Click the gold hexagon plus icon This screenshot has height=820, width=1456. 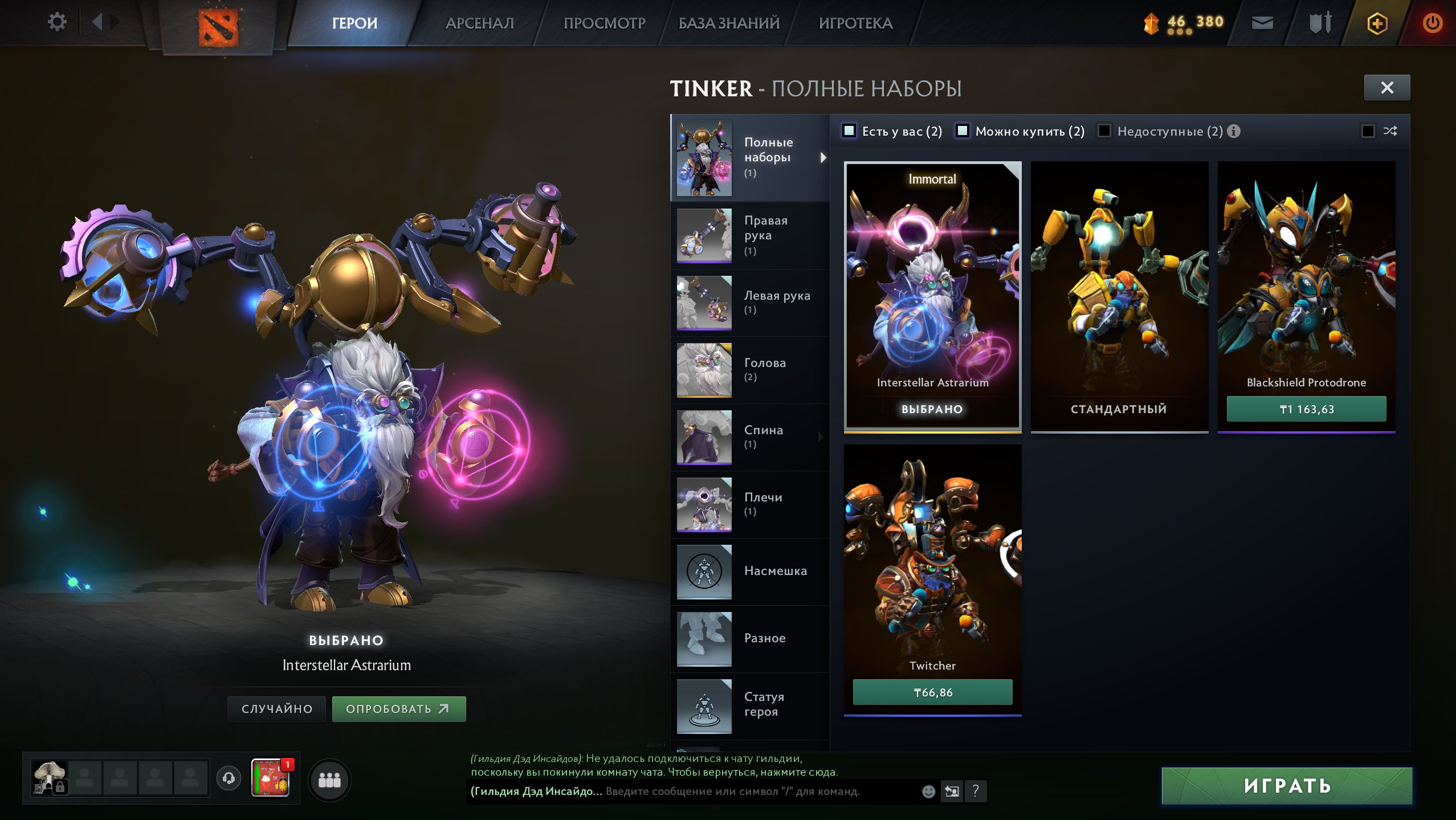(1378, 24)
